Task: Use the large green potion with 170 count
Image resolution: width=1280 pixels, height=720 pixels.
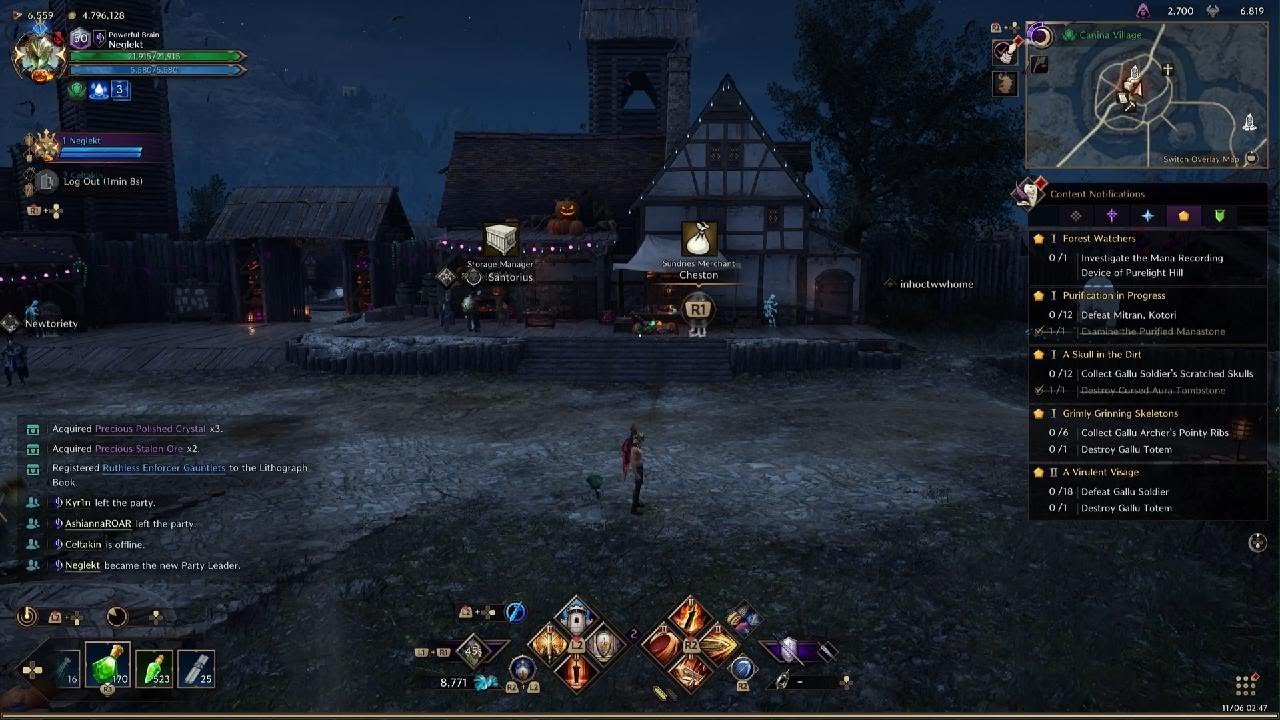Action: pyautogui.click(x=108, y=667)
